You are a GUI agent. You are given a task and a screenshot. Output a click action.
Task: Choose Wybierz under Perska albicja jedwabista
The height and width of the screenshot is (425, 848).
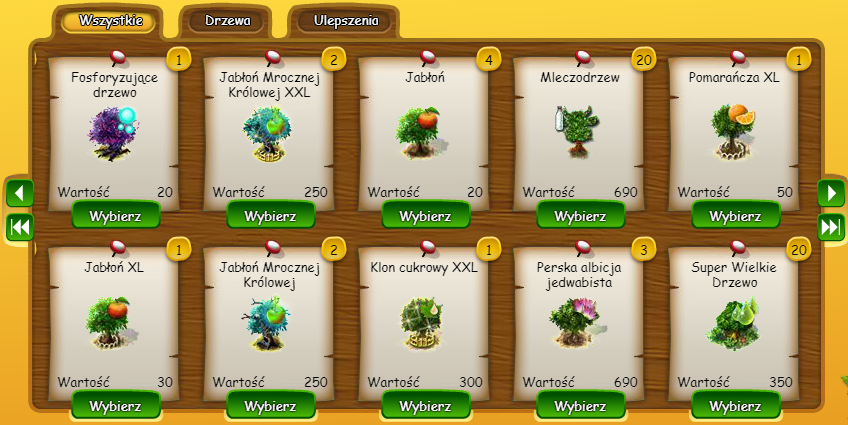pyautogui.click(x=581, y=405)
